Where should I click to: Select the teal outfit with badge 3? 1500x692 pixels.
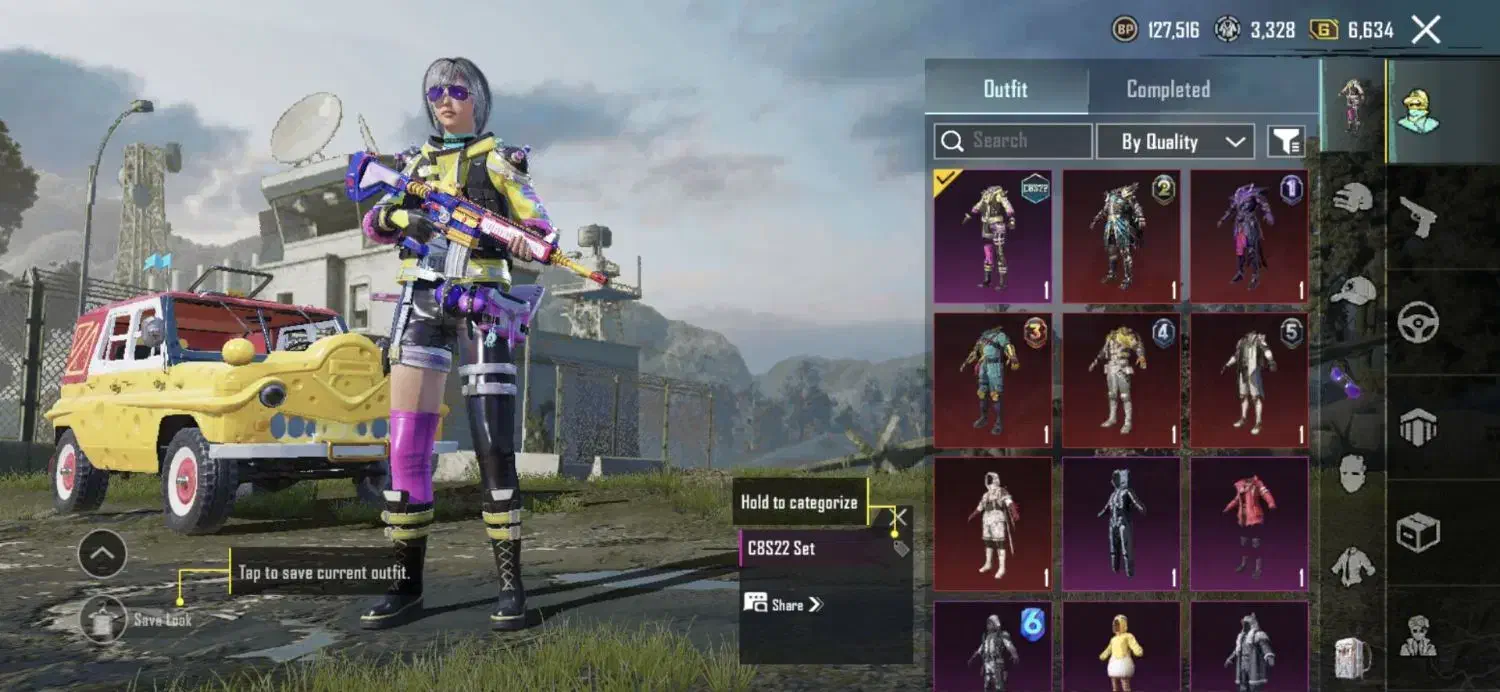992,380
